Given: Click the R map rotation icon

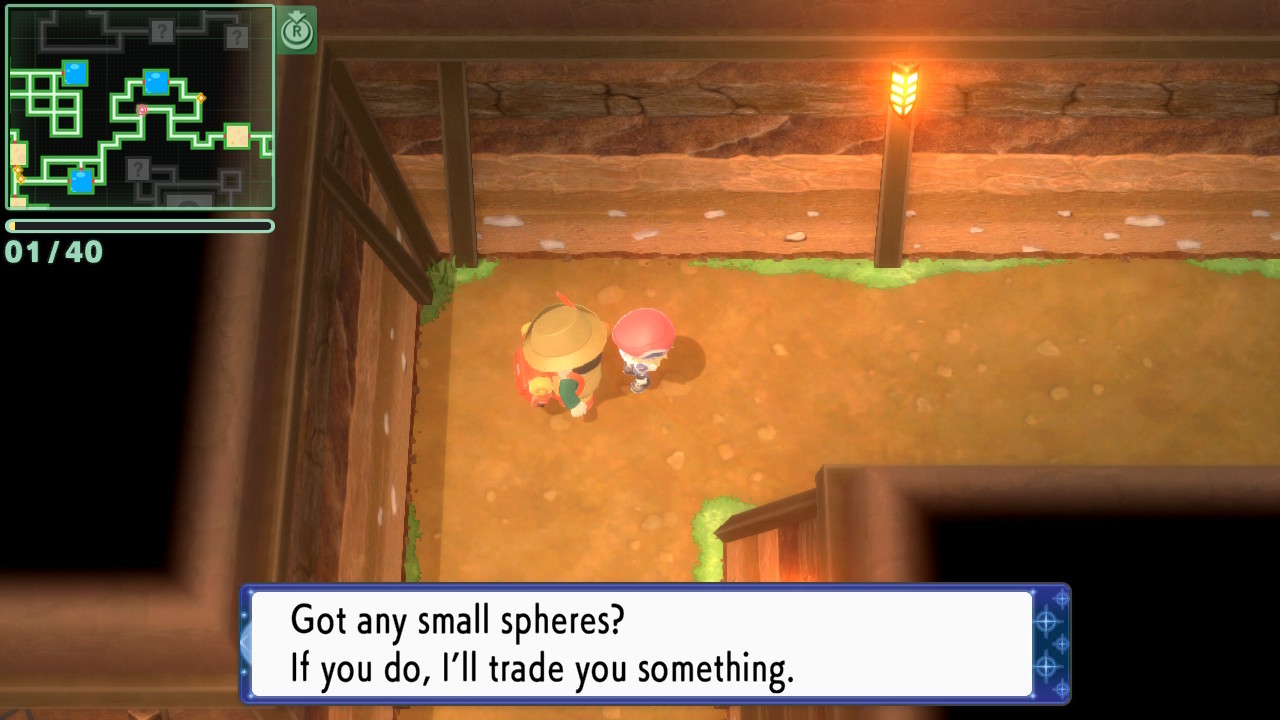Looking at the screenshot, I should [298, 32].
